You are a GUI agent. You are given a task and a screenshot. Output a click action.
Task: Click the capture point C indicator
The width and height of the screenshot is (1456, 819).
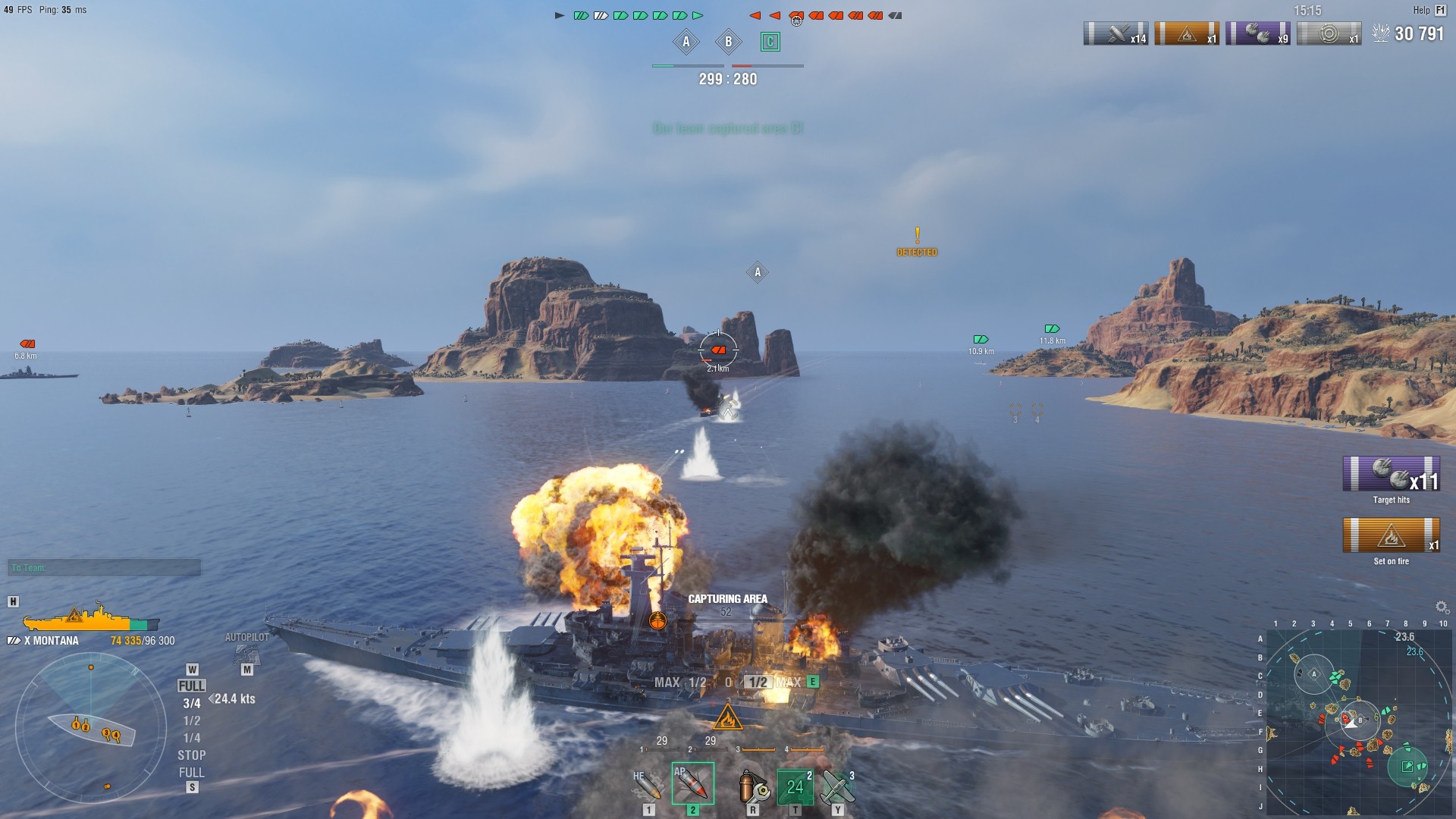point(770,42)
